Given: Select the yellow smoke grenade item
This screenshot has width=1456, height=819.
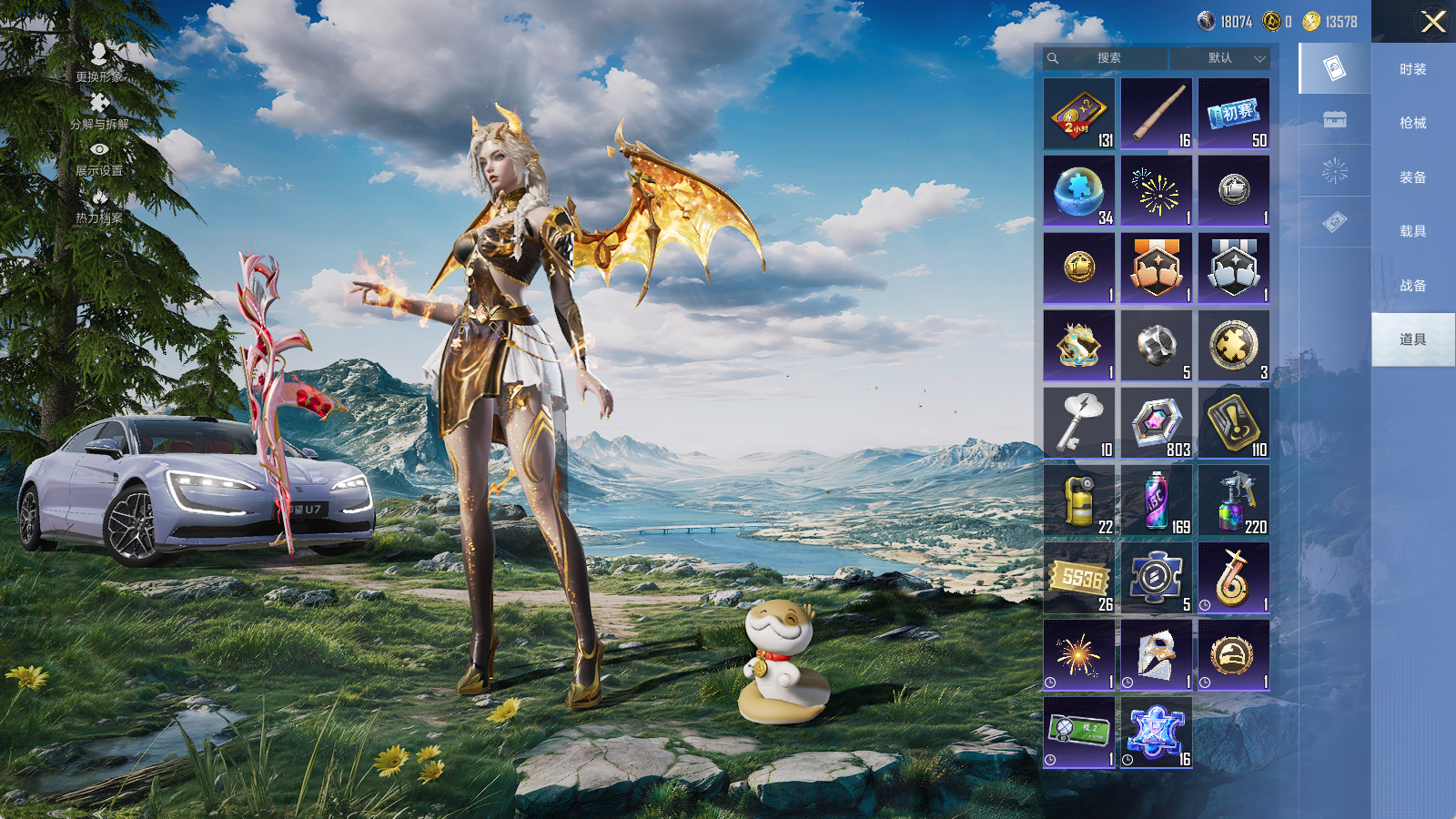Looking at the screenshot, I should point(1079,500).
